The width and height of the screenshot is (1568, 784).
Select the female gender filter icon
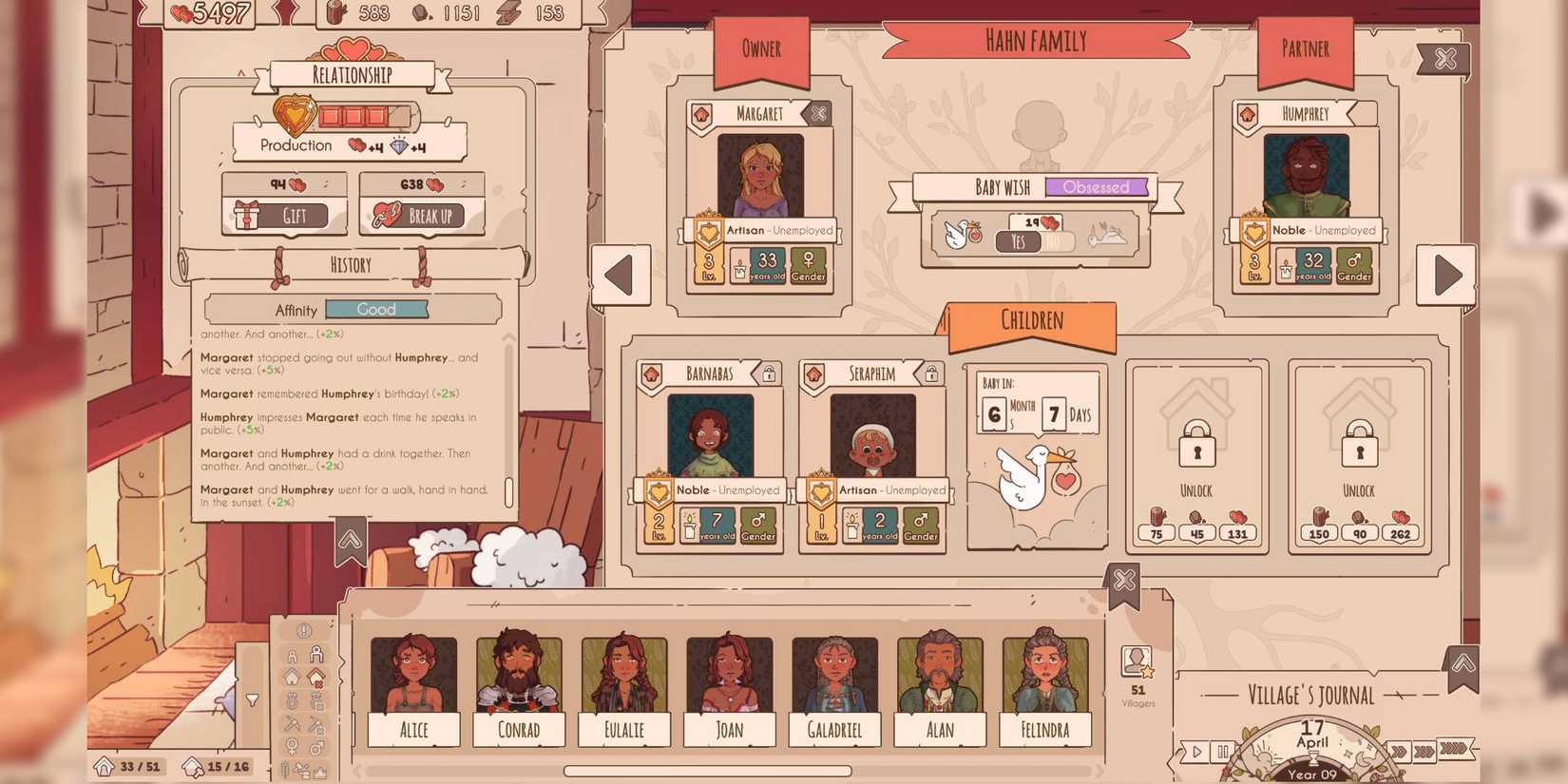pyautogui.click(x=292, y=745)
